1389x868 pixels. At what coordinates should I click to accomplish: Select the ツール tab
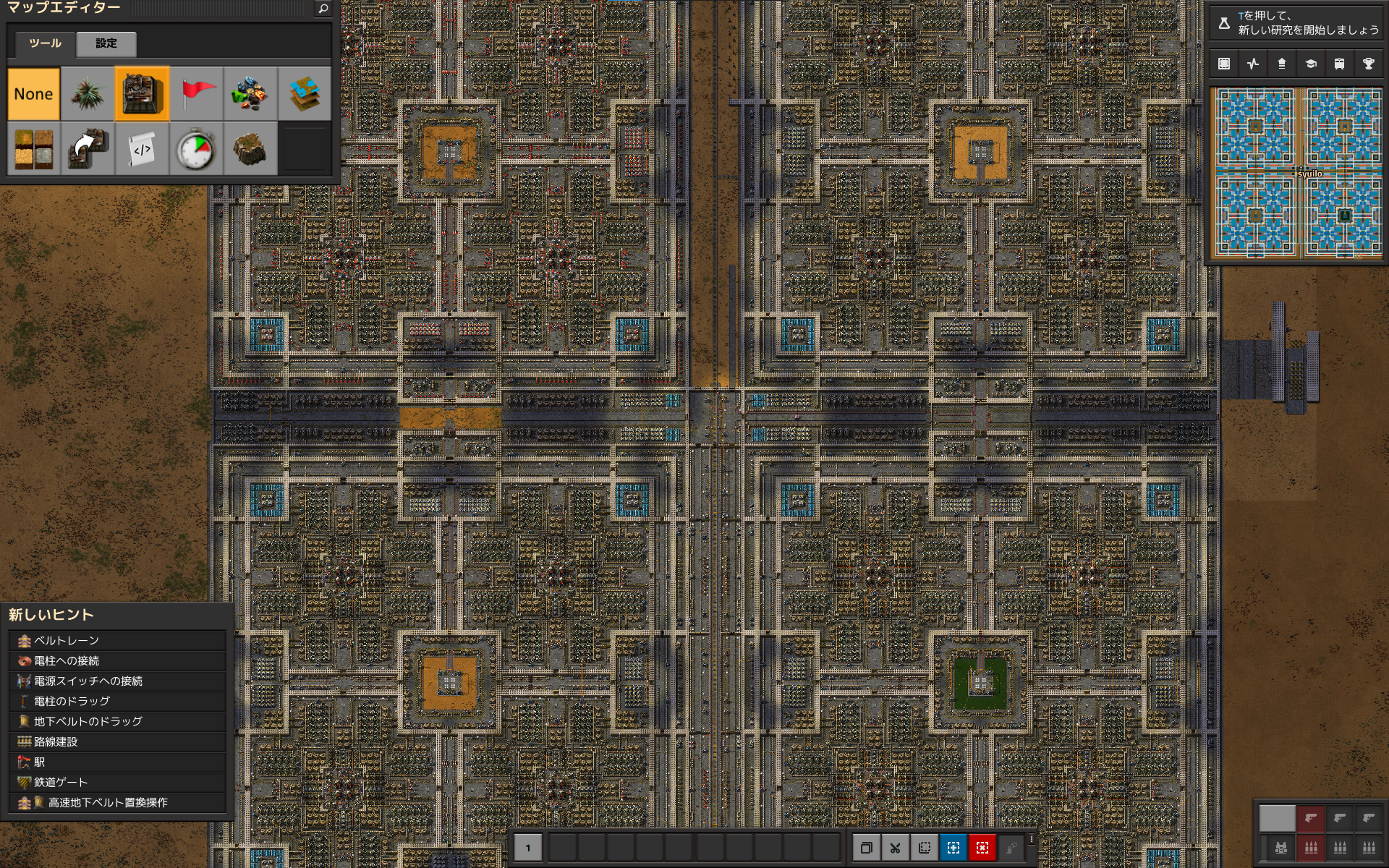(x=45, y=43)
